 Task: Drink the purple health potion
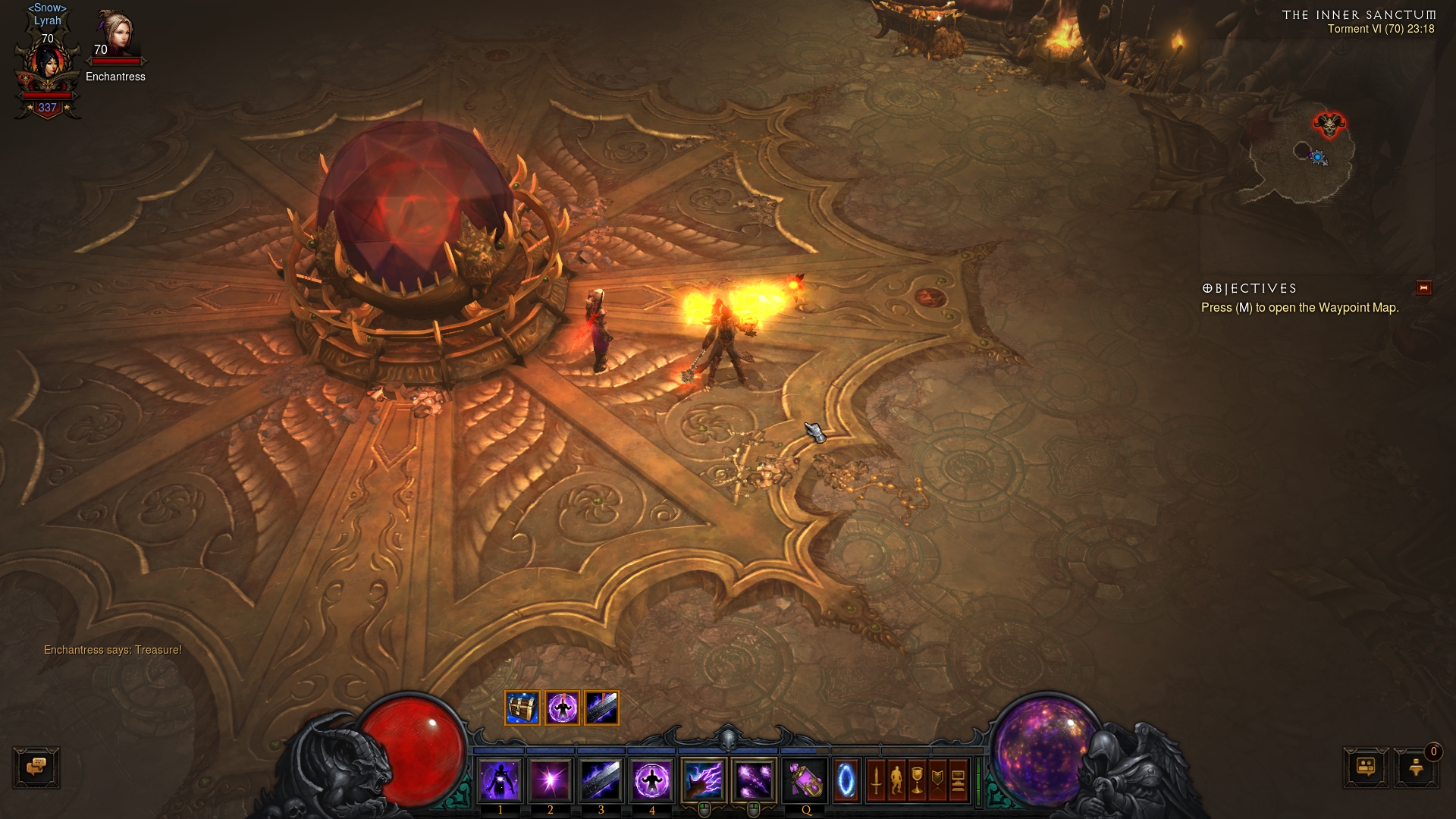click(x=805, y=780)
